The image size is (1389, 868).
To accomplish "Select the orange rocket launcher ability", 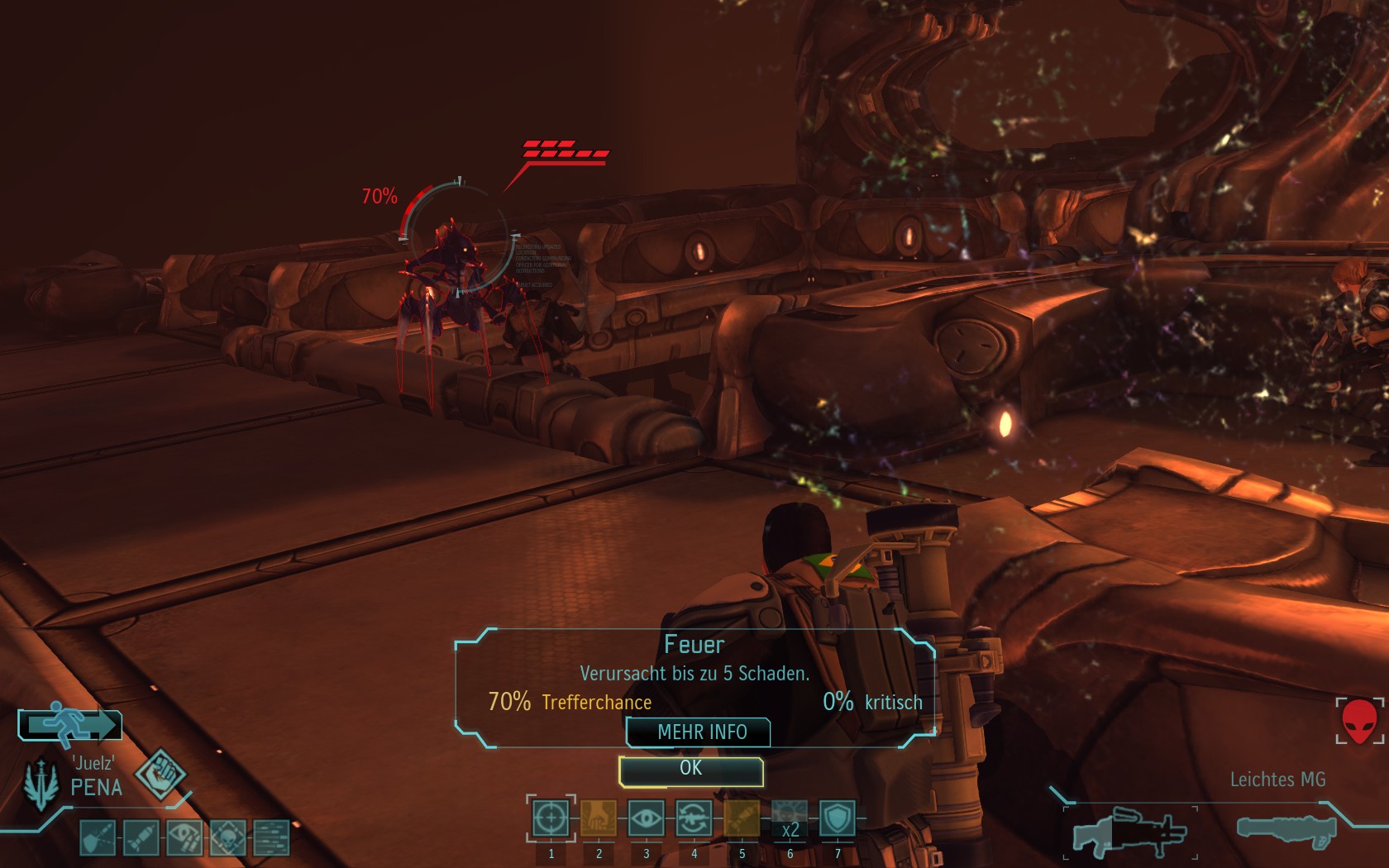I will 742,818.
